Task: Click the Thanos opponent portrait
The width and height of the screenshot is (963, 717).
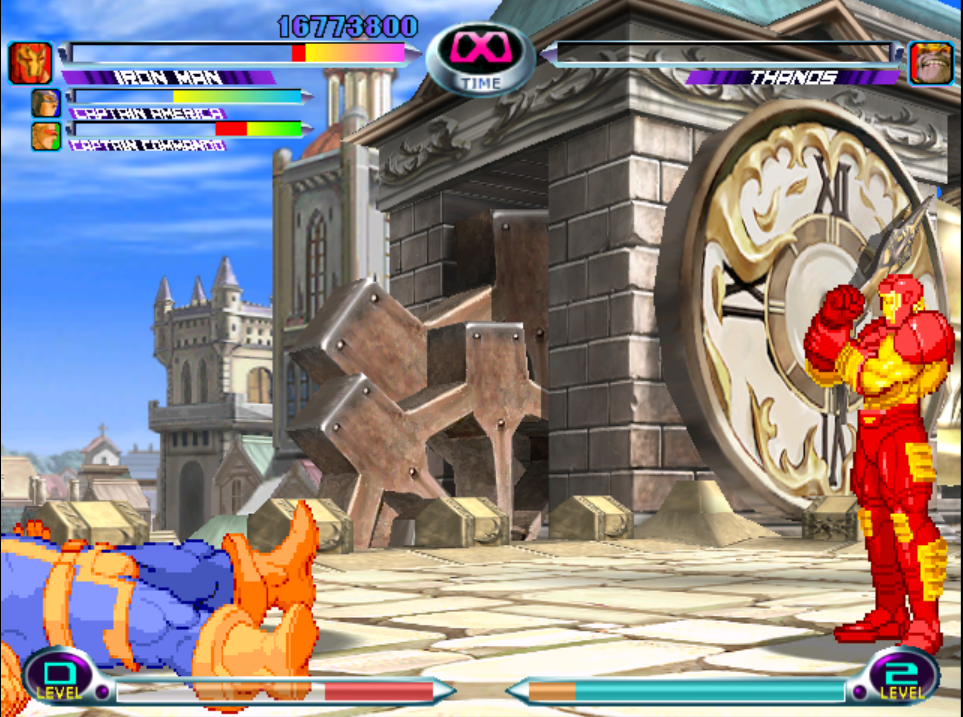Action: click(x=930, y=63)
